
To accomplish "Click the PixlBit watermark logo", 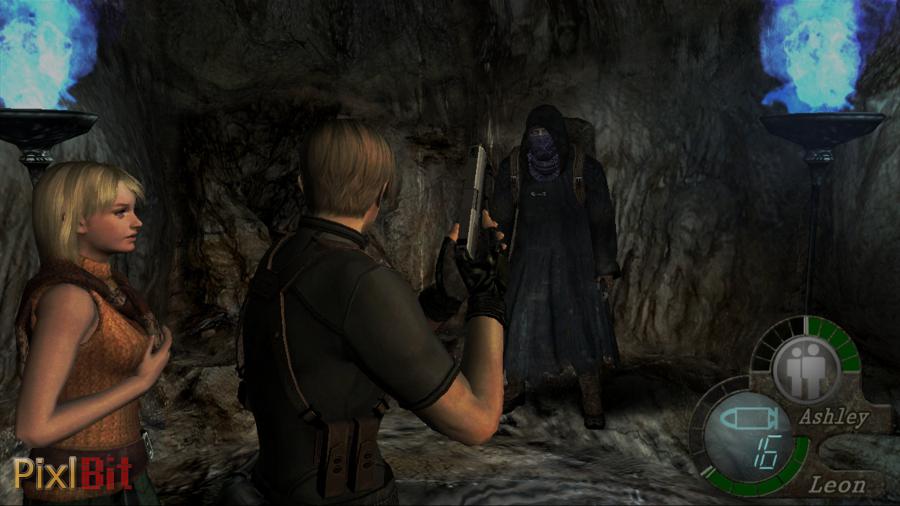I will tap(72, 473).
